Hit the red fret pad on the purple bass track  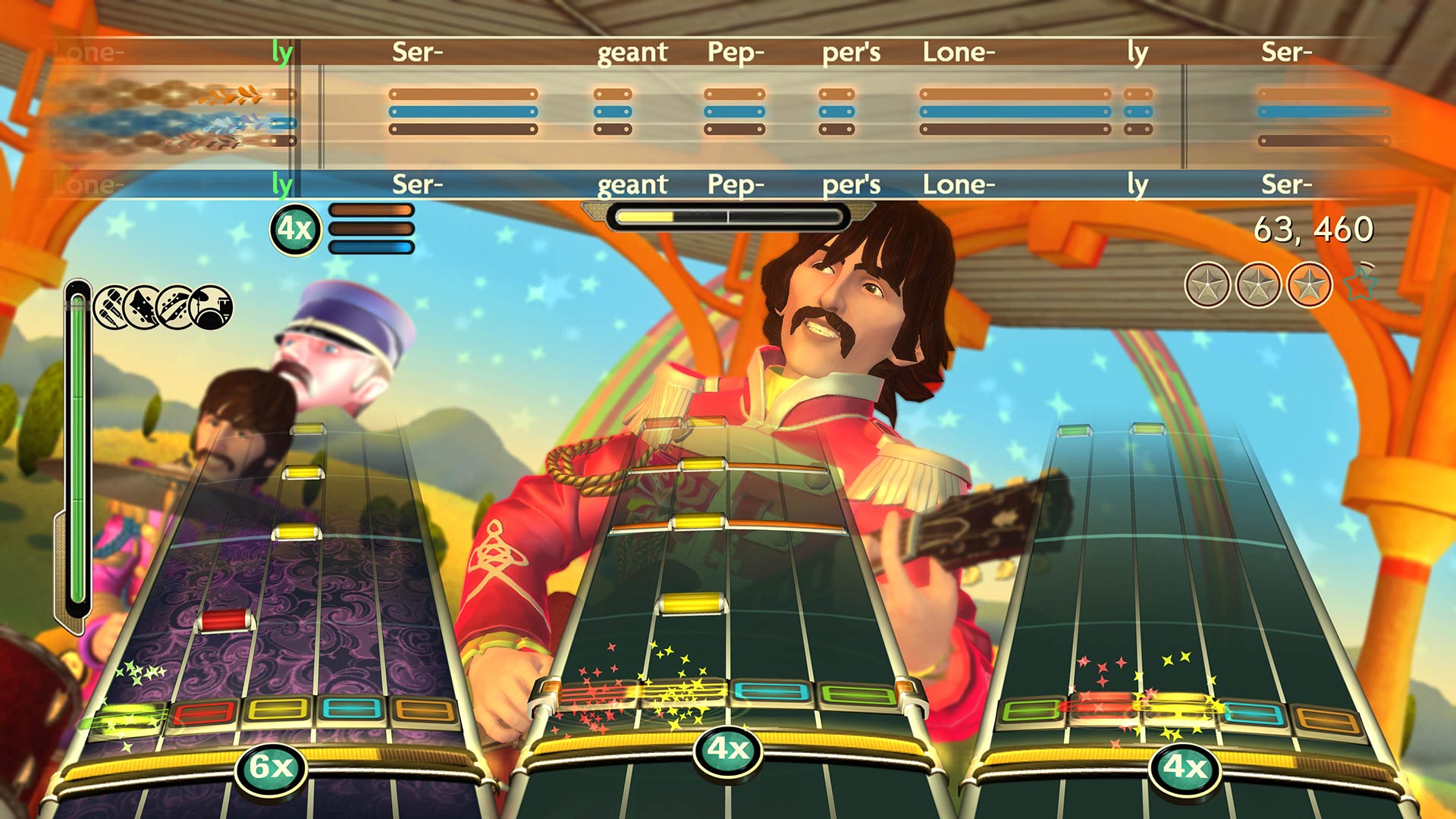202,713
